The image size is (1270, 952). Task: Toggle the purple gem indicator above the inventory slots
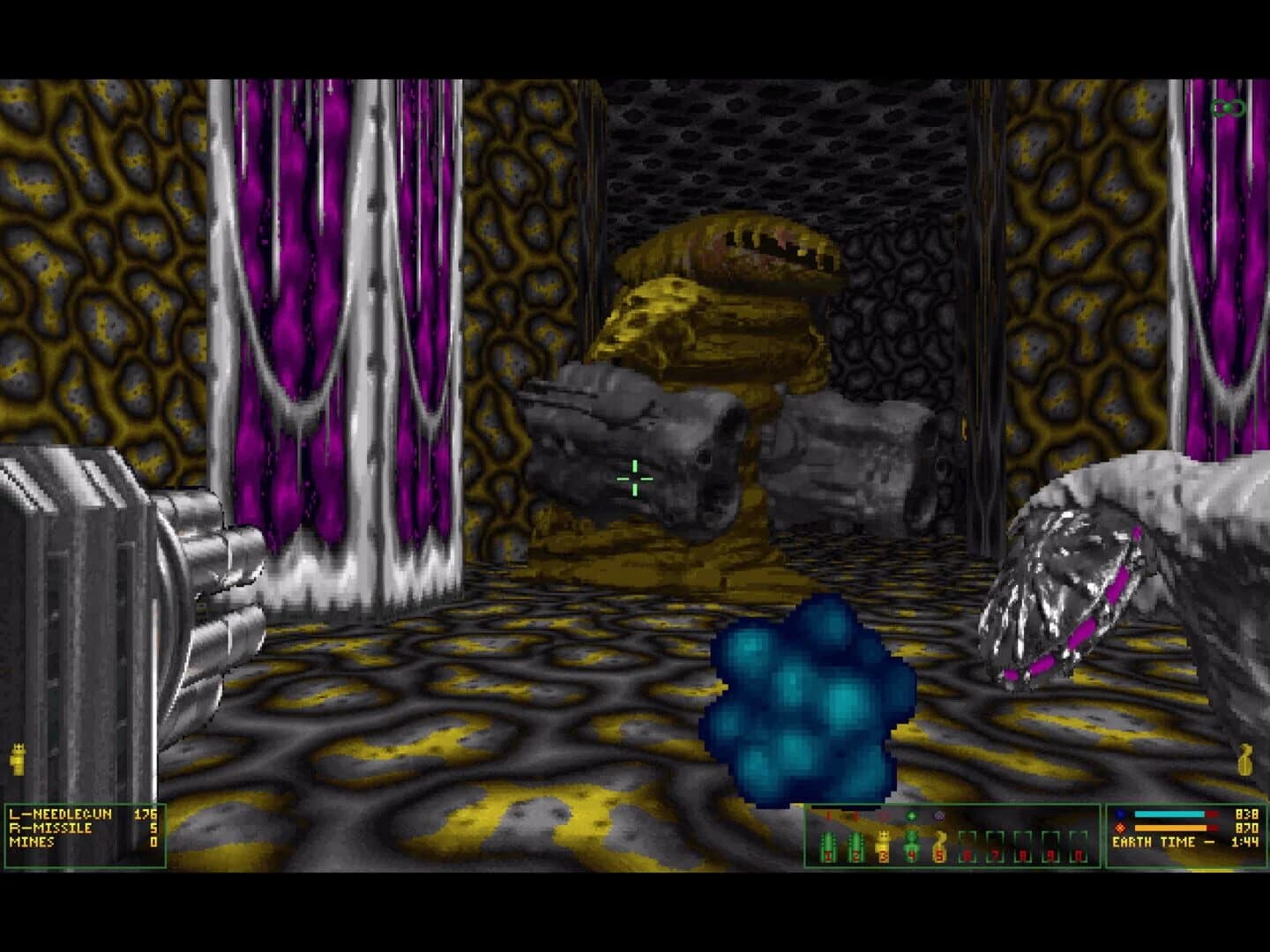938,816
